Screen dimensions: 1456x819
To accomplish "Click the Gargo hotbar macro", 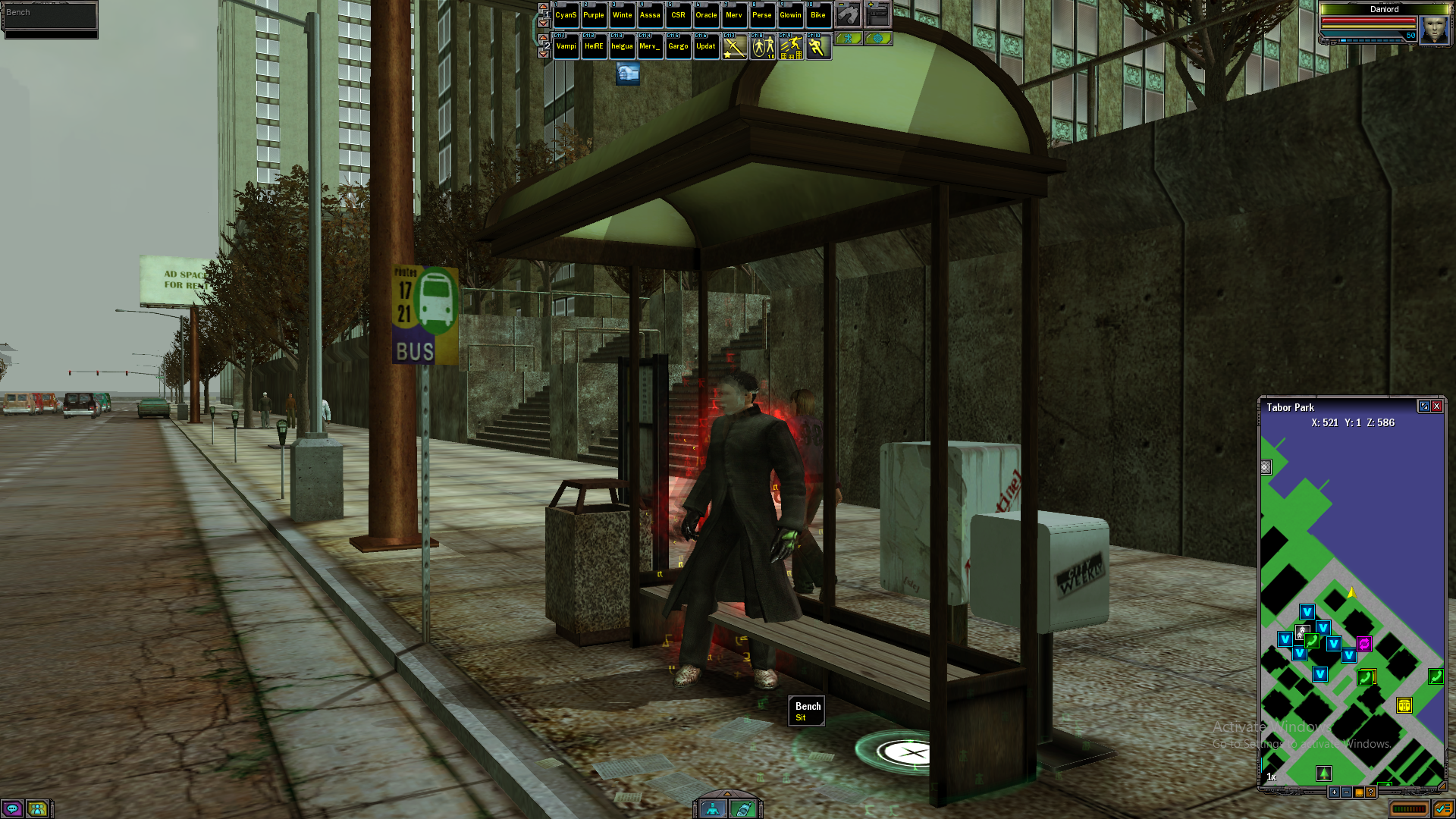I will [678, 46].
